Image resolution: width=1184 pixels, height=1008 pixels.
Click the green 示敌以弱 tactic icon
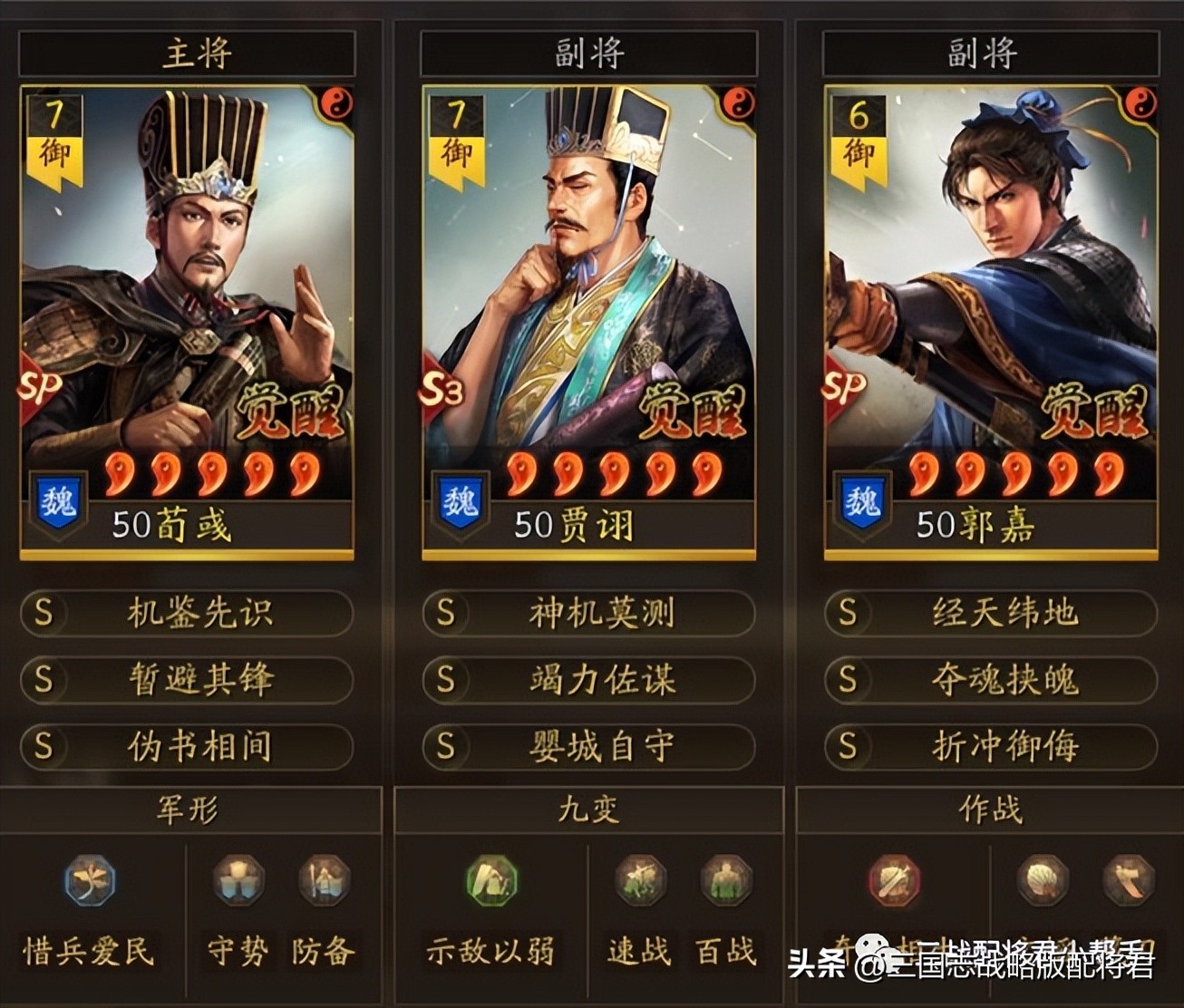(x=490, y=877)
